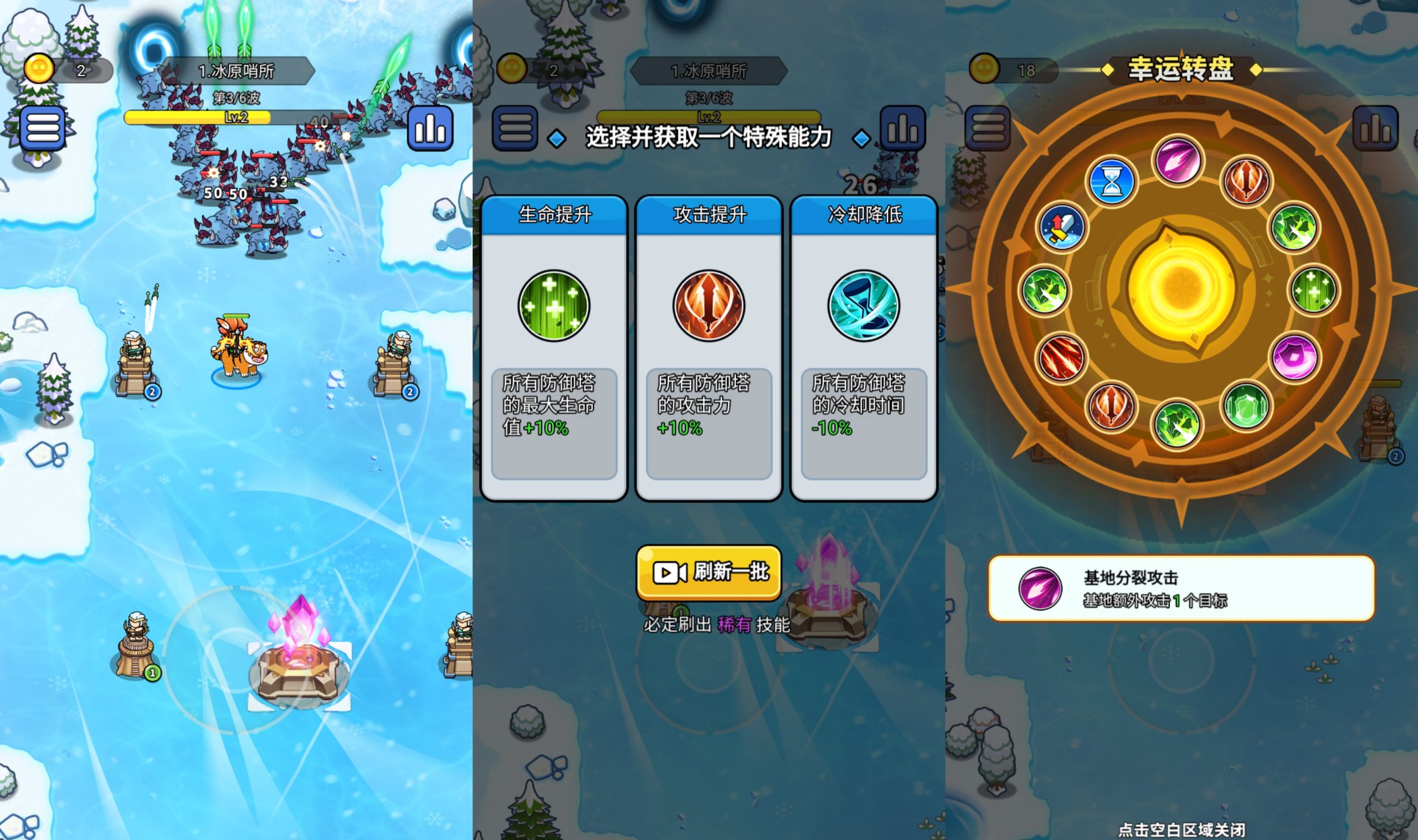This screenshot has width=1418, height=840.
Task: Refresh abilities with the 刷新一批 button
Action: (x=708, y=572)
